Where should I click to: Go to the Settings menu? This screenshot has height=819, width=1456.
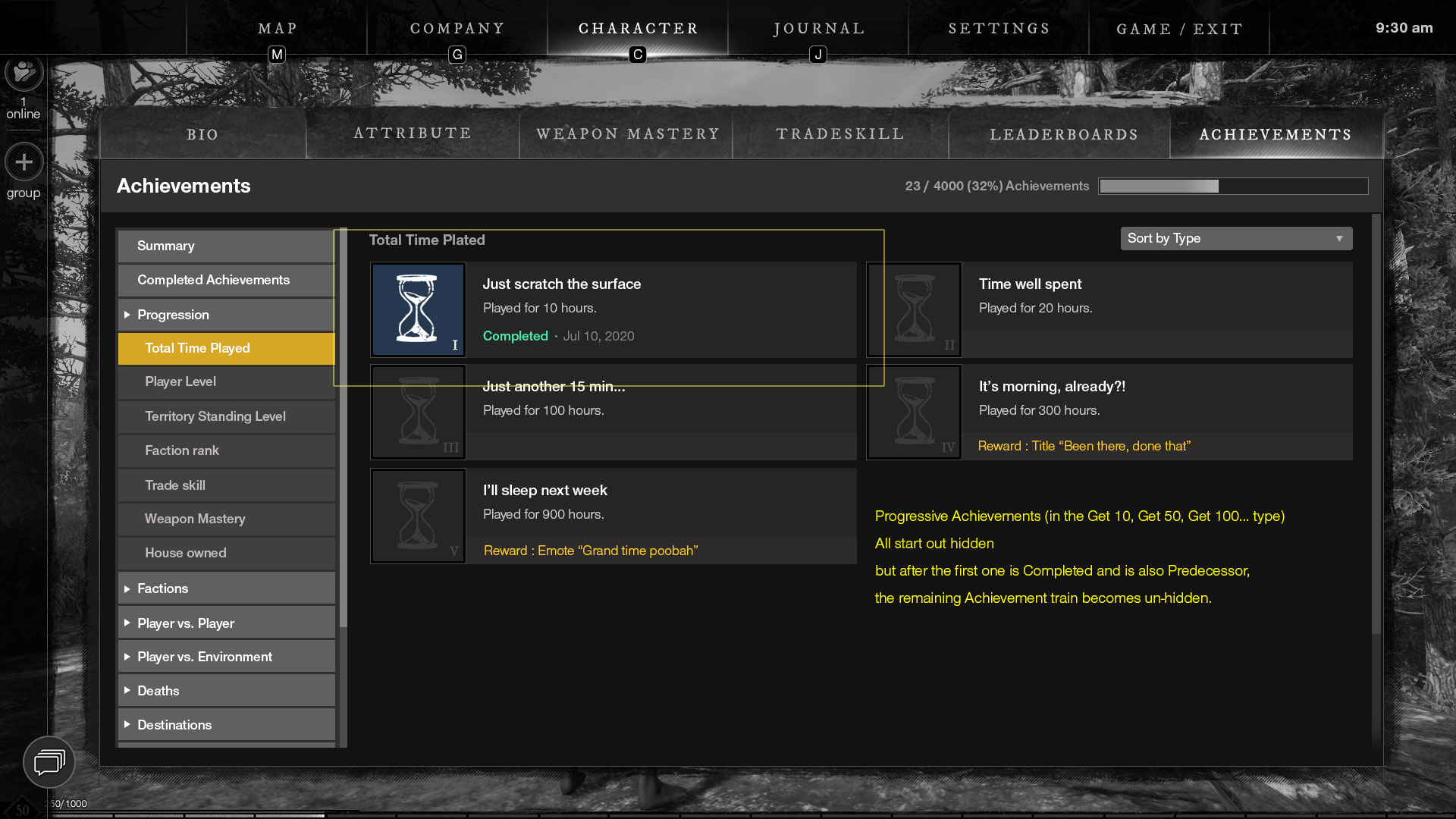tap(999, 29)
